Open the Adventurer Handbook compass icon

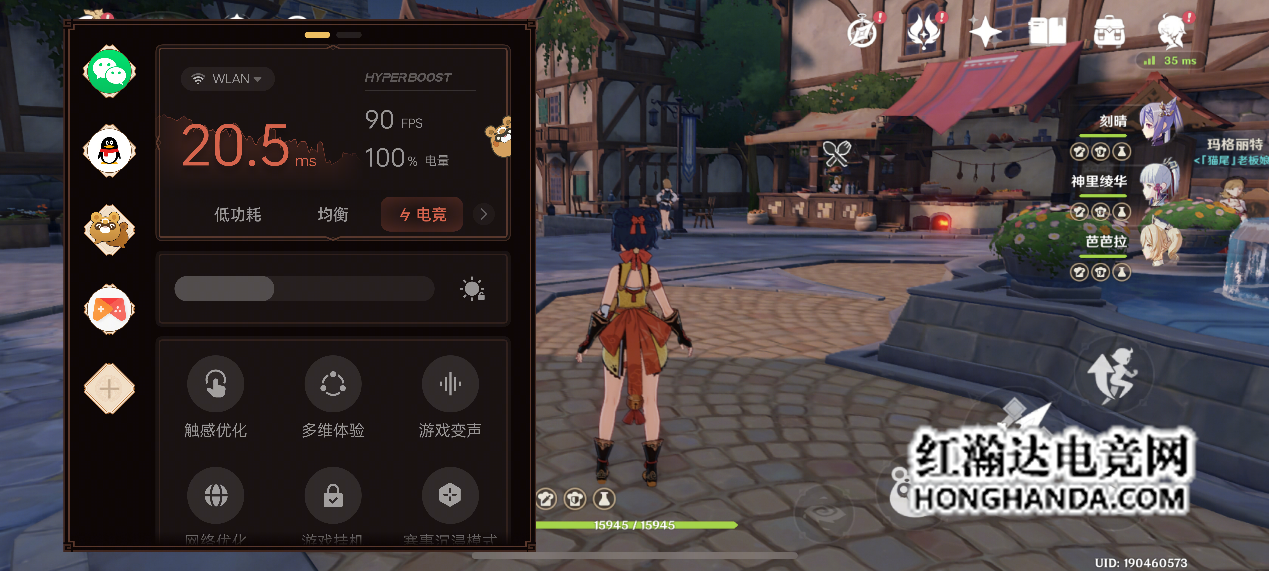862,32
